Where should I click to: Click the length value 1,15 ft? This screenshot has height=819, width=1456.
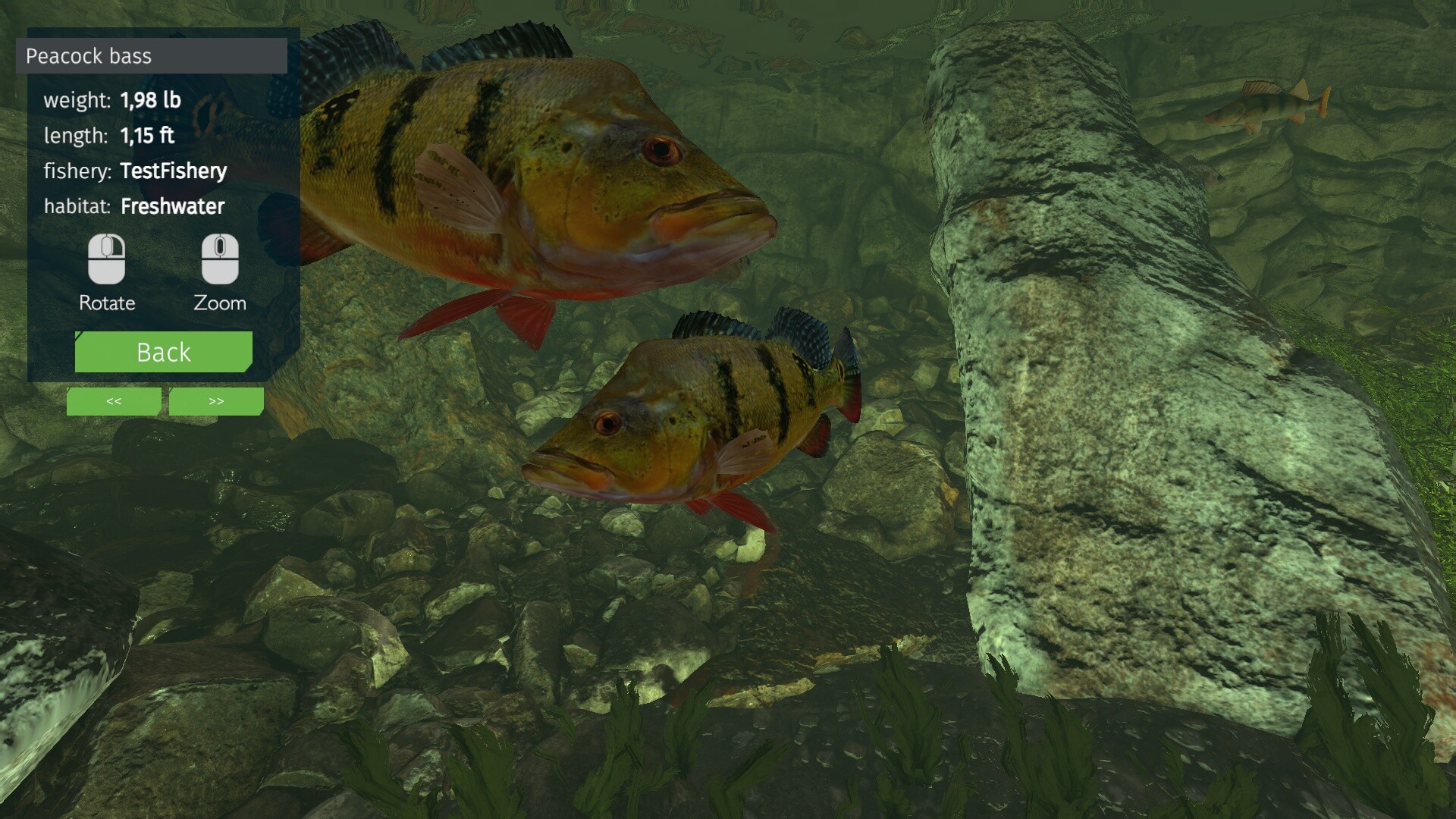click(147, 136)
